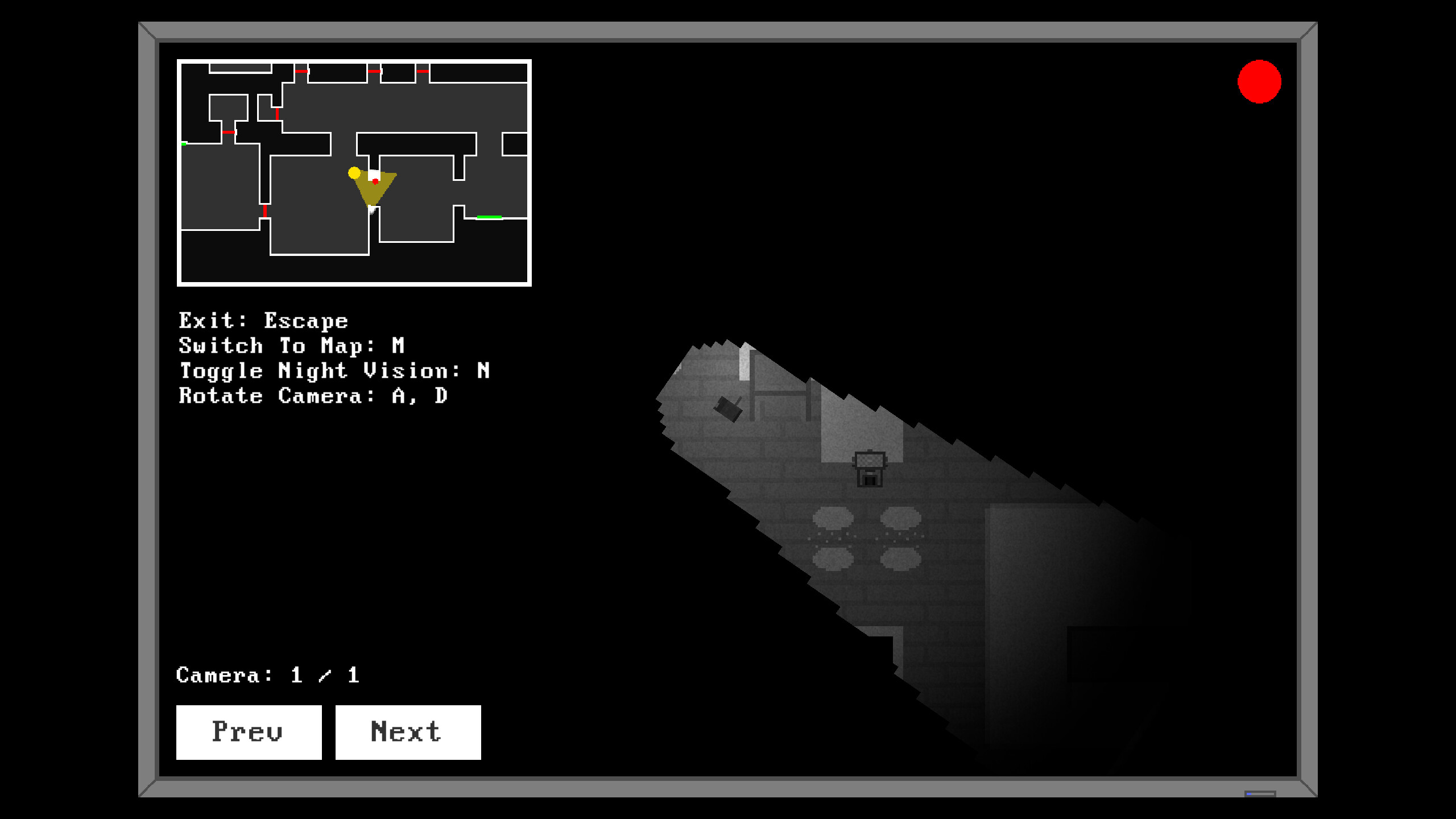Click the 'Exit: Escape' label
Viewport: 1456px width, 819px height.
[263, 320]
